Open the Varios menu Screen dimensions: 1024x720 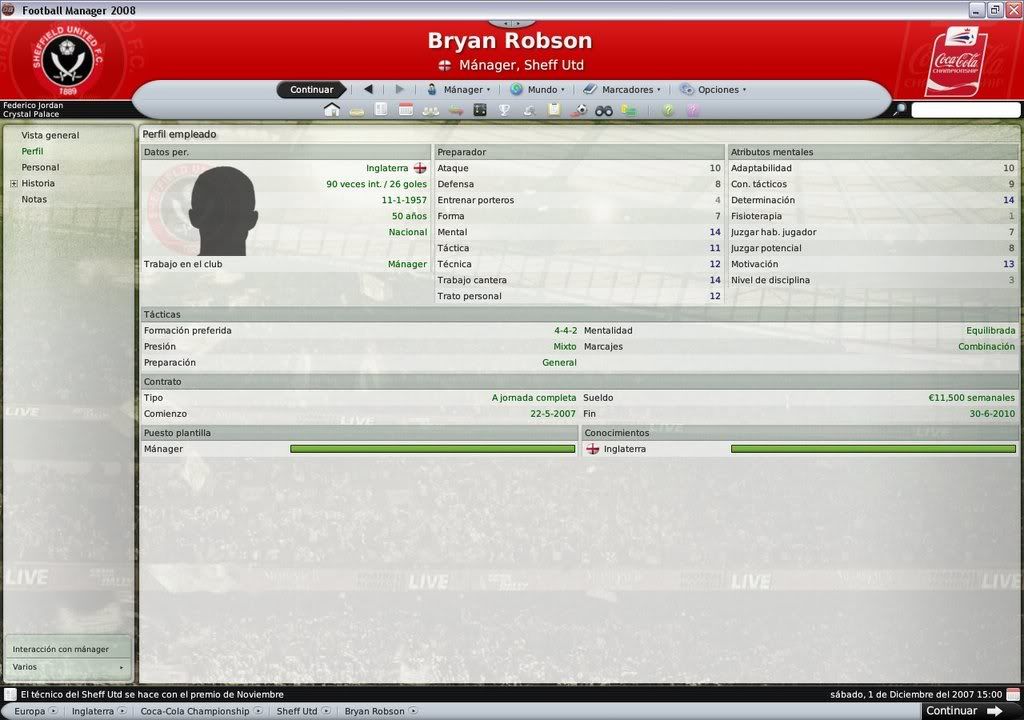[x=68, y=667]
